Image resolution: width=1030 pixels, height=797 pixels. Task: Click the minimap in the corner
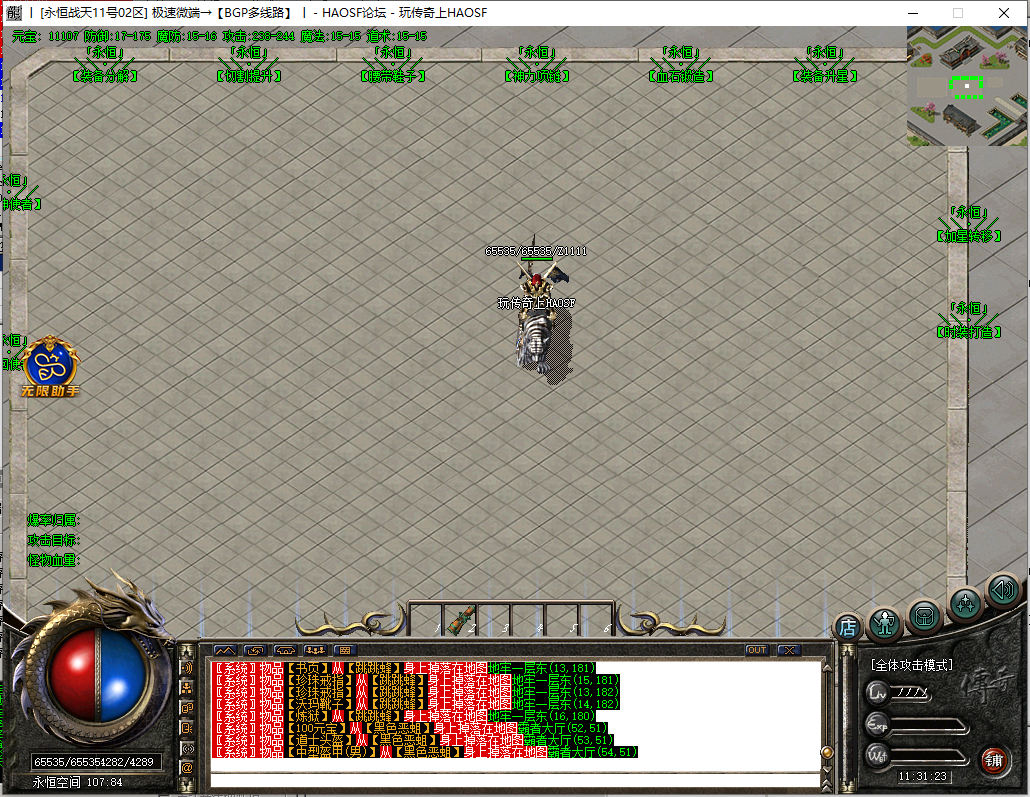(x=967, y=87)
